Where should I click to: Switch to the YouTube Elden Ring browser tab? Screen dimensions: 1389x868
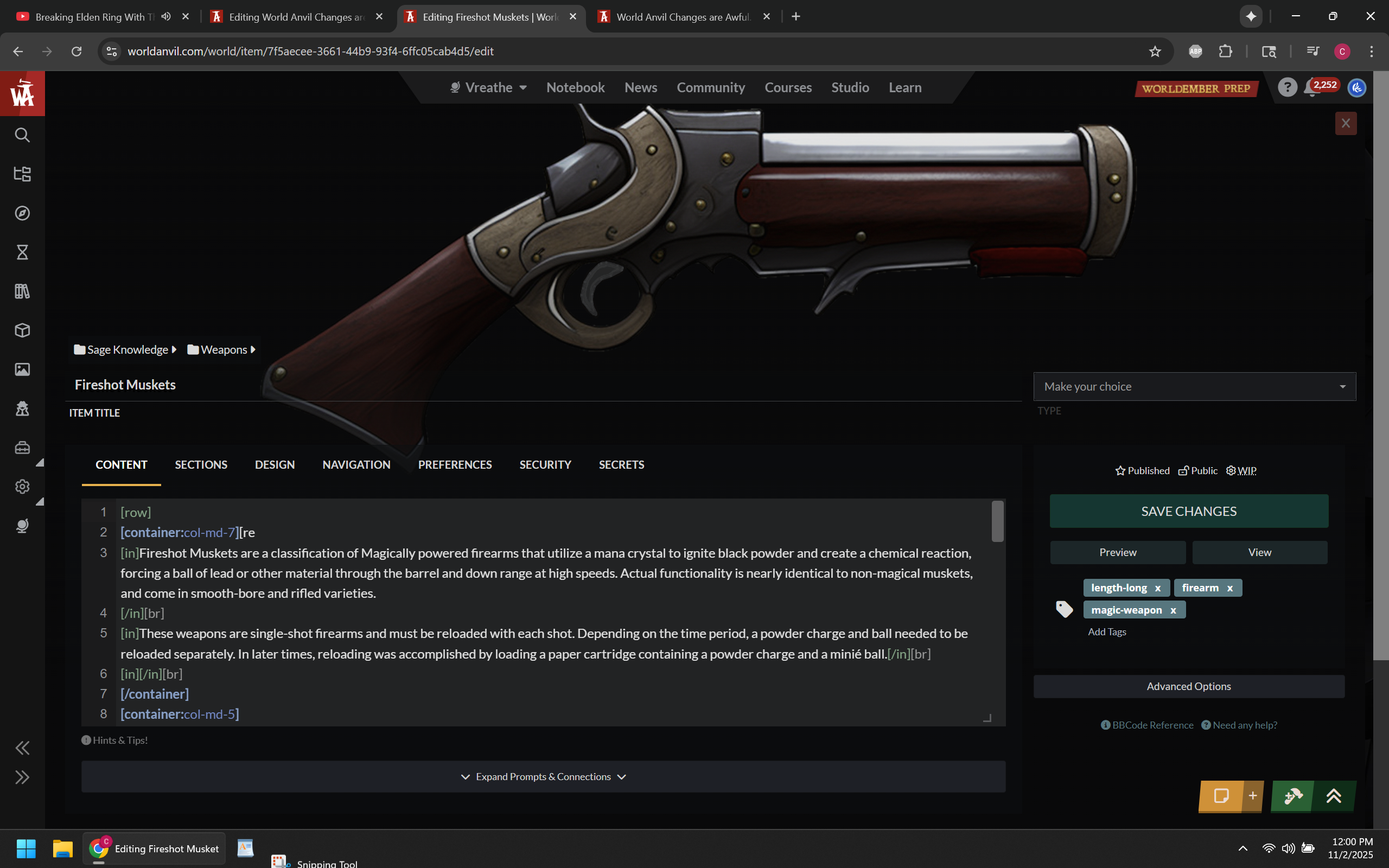(95, 17)
